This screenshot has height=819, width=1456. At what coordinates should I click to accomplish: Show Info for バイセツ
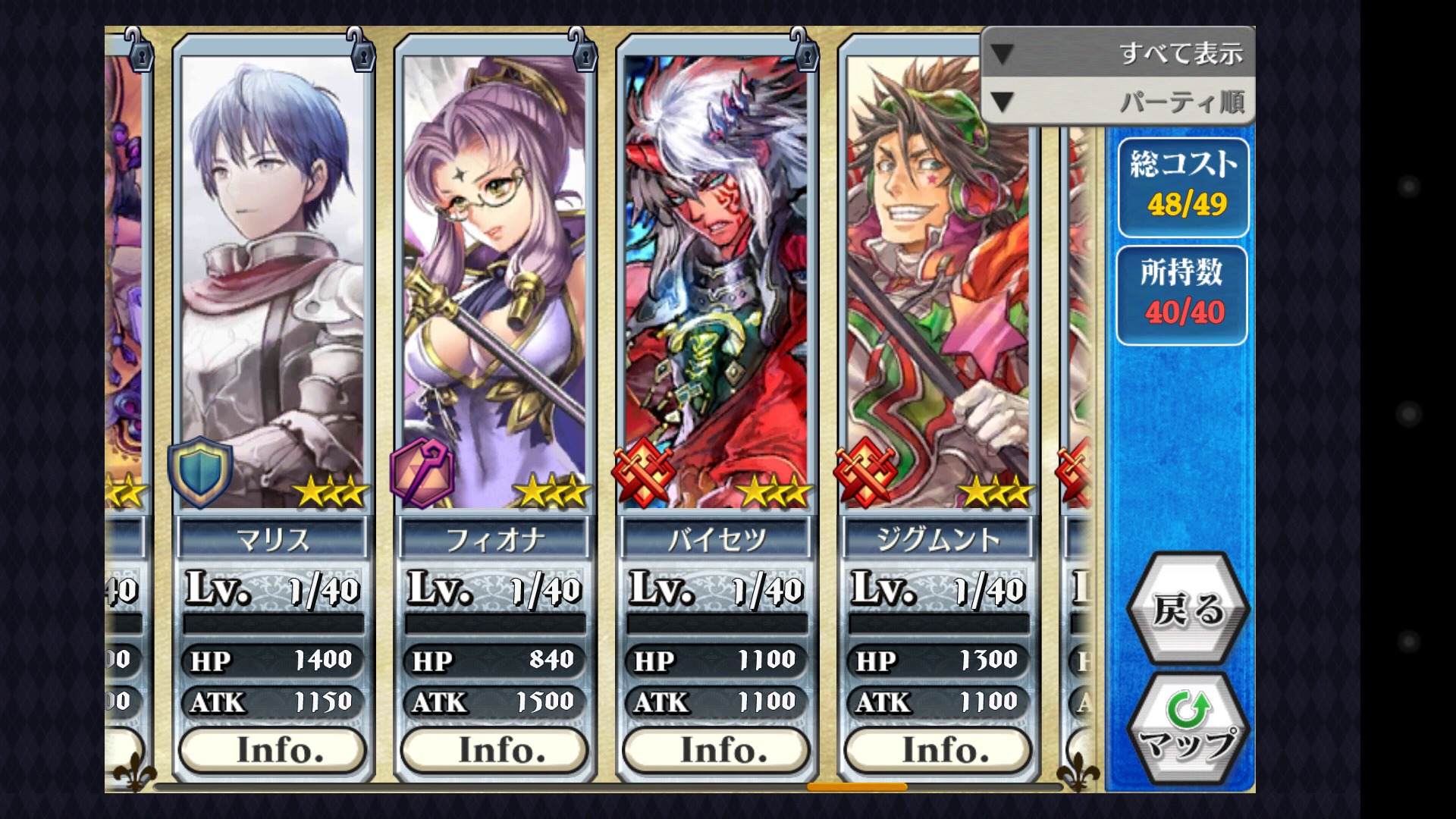(x=717, y=750)
